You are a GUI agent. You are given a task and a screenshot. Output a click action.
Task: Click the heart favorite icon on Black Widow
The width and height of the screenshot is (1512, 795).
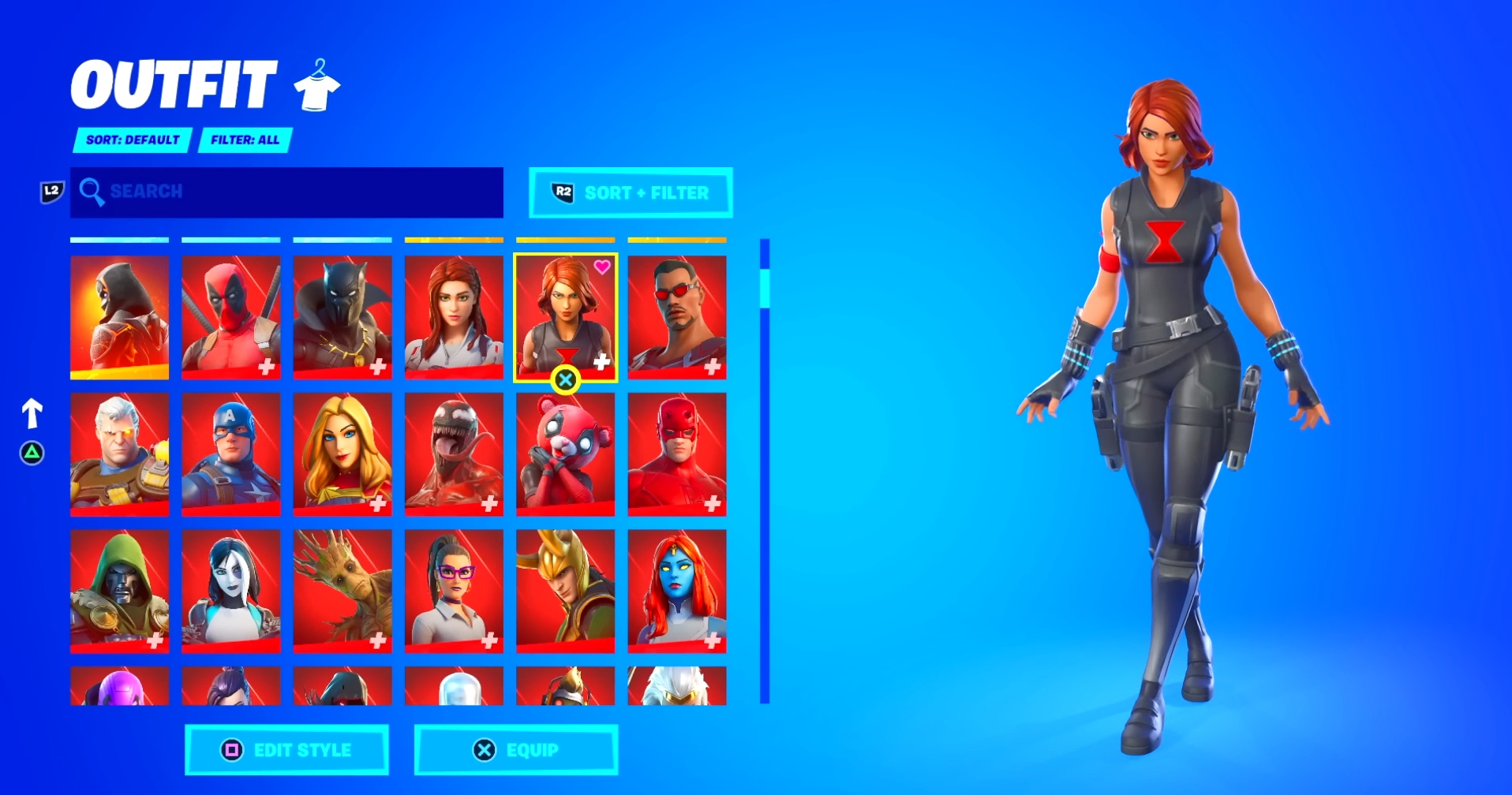coord(602,267)
